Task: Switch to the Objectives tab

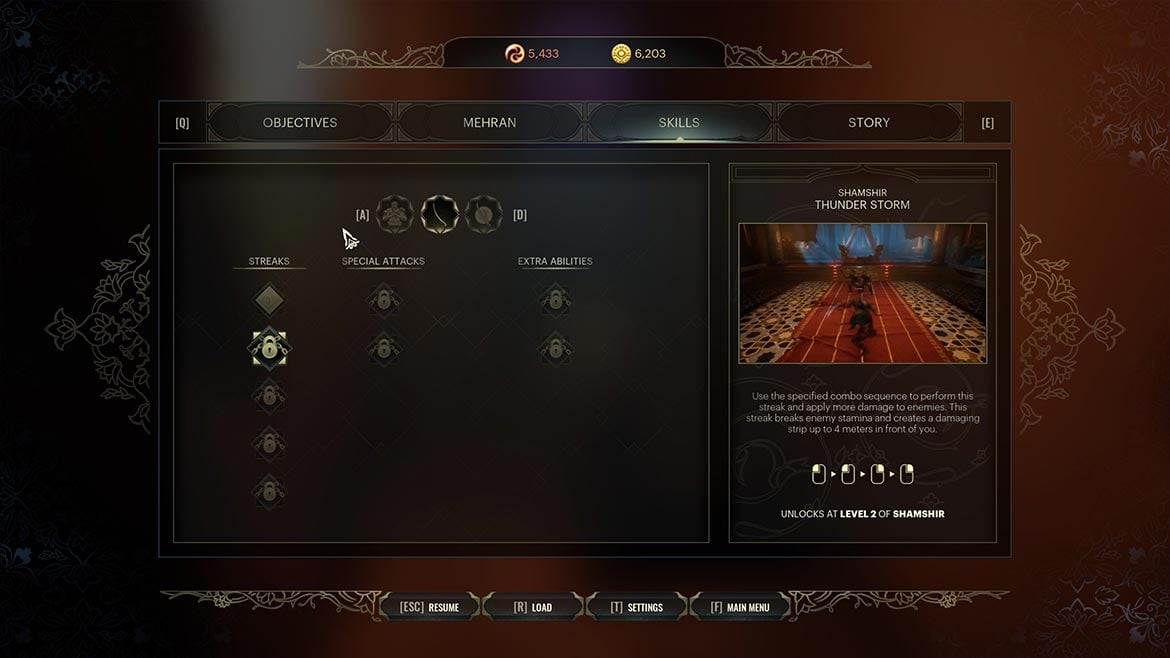Action: [x=300, y=123]
